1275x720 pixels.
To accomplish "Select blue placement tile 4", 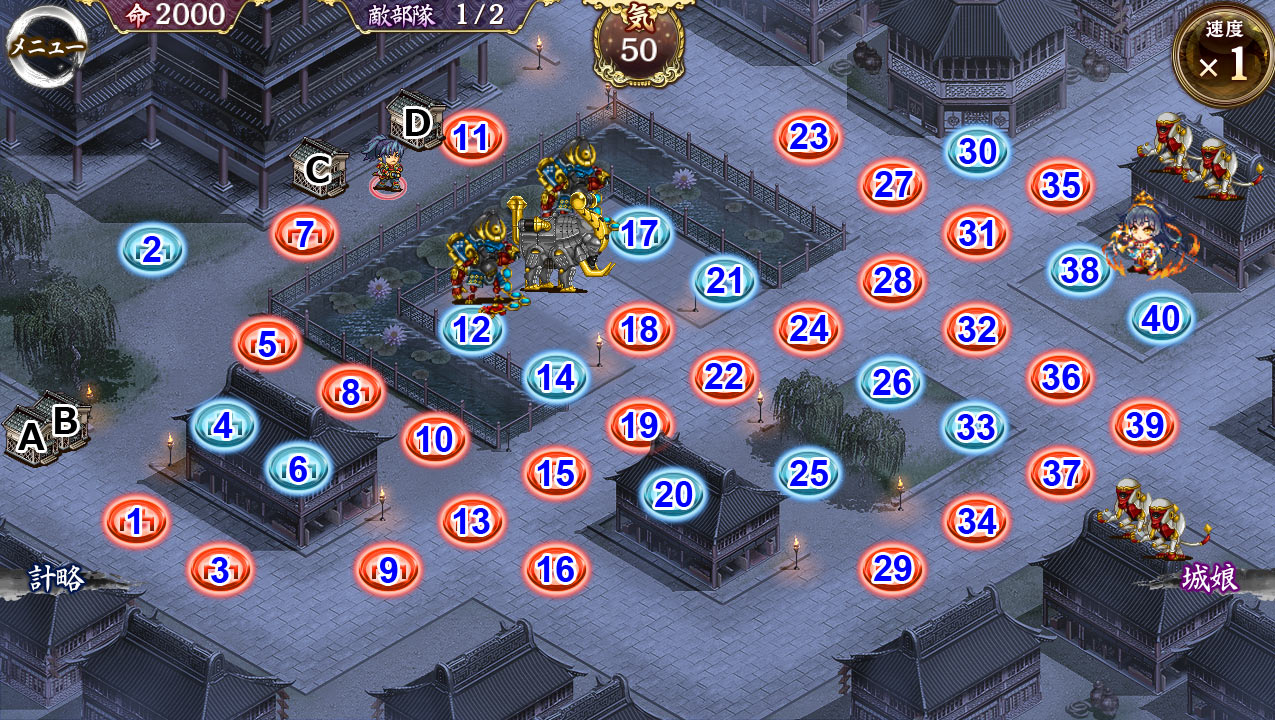I will [x=223, y=426].
